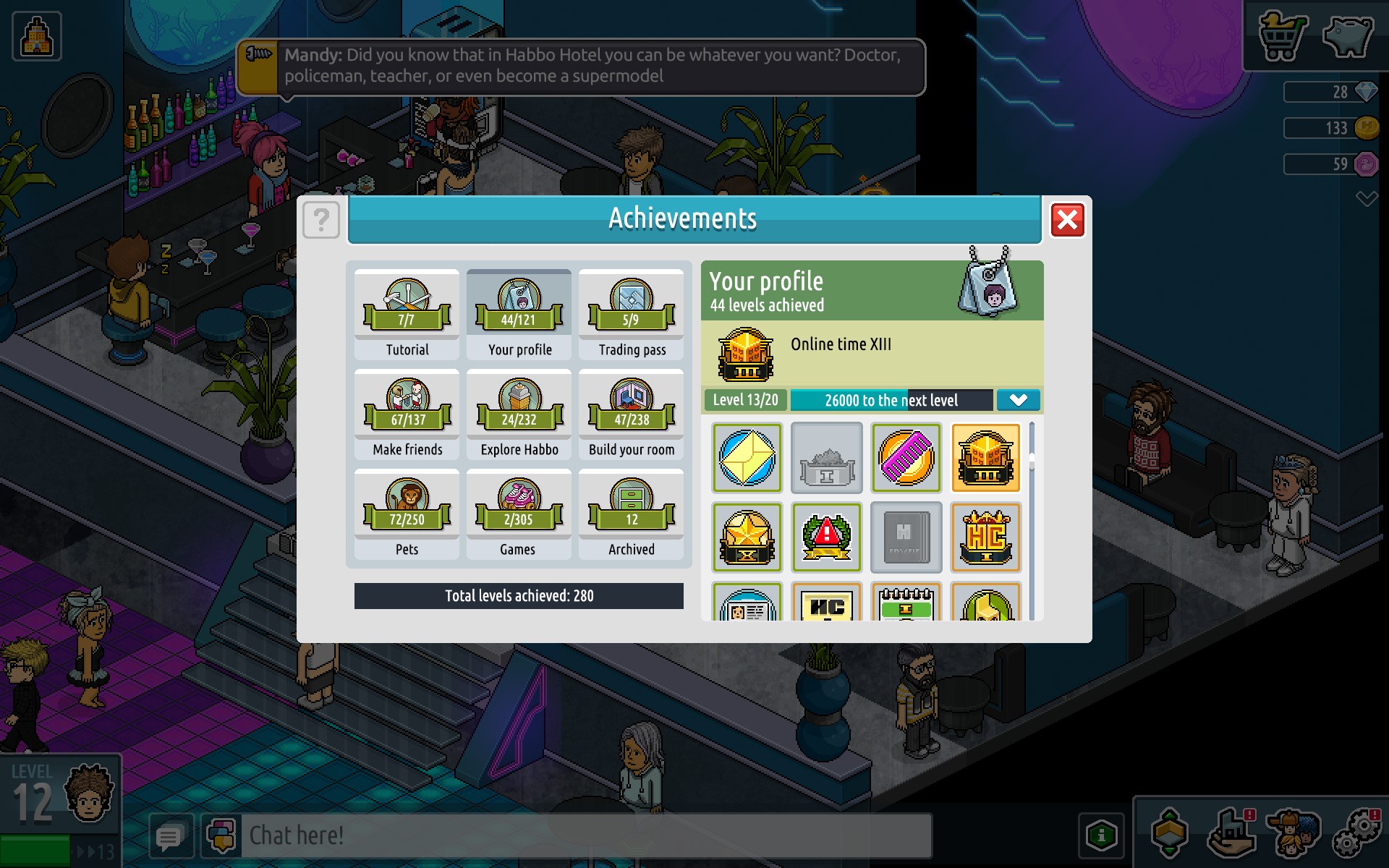This screenshot has height=868, width=1389.
Task: Open the Make friends achievements
Action: pyautogui.click(x=407, y=414)
